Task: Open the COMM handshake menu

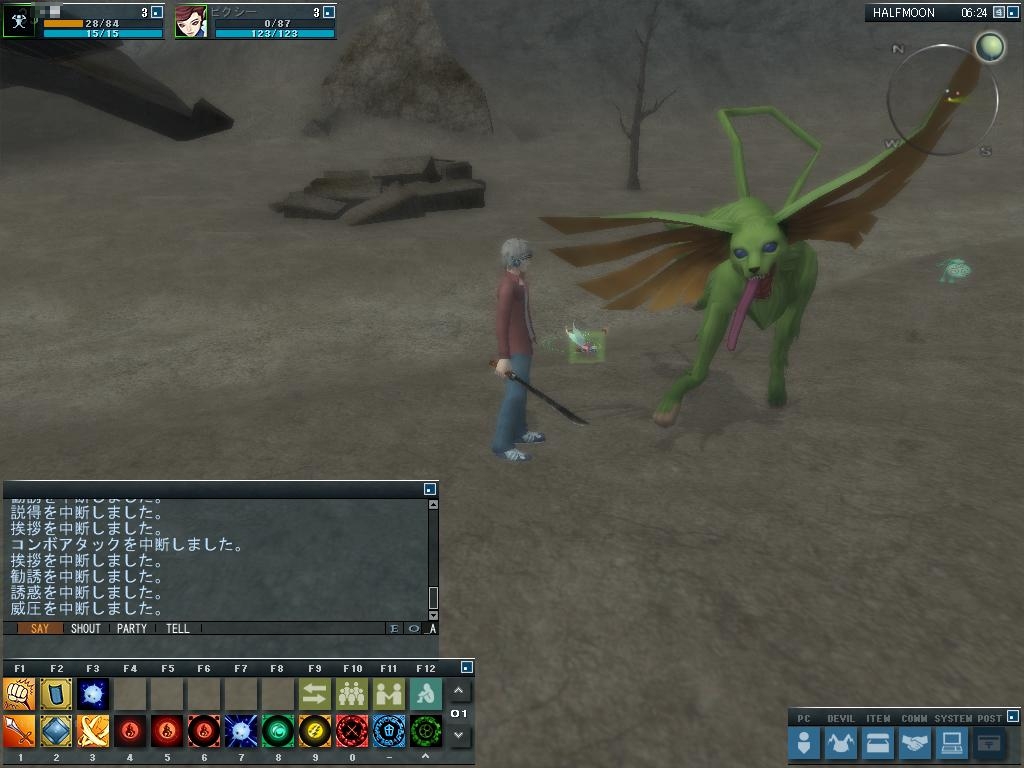Action: 914,743
